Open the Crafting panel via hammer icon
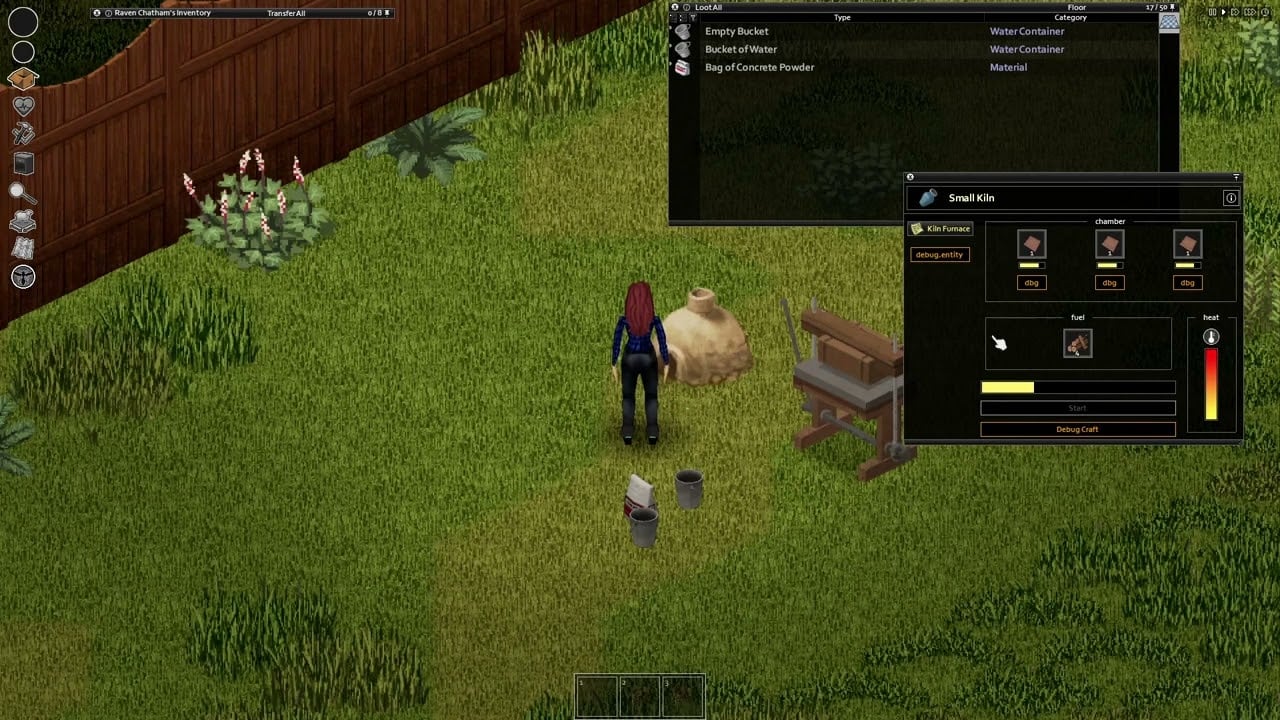This screenshot has height=720, width=1280. (x=23, y=134)
